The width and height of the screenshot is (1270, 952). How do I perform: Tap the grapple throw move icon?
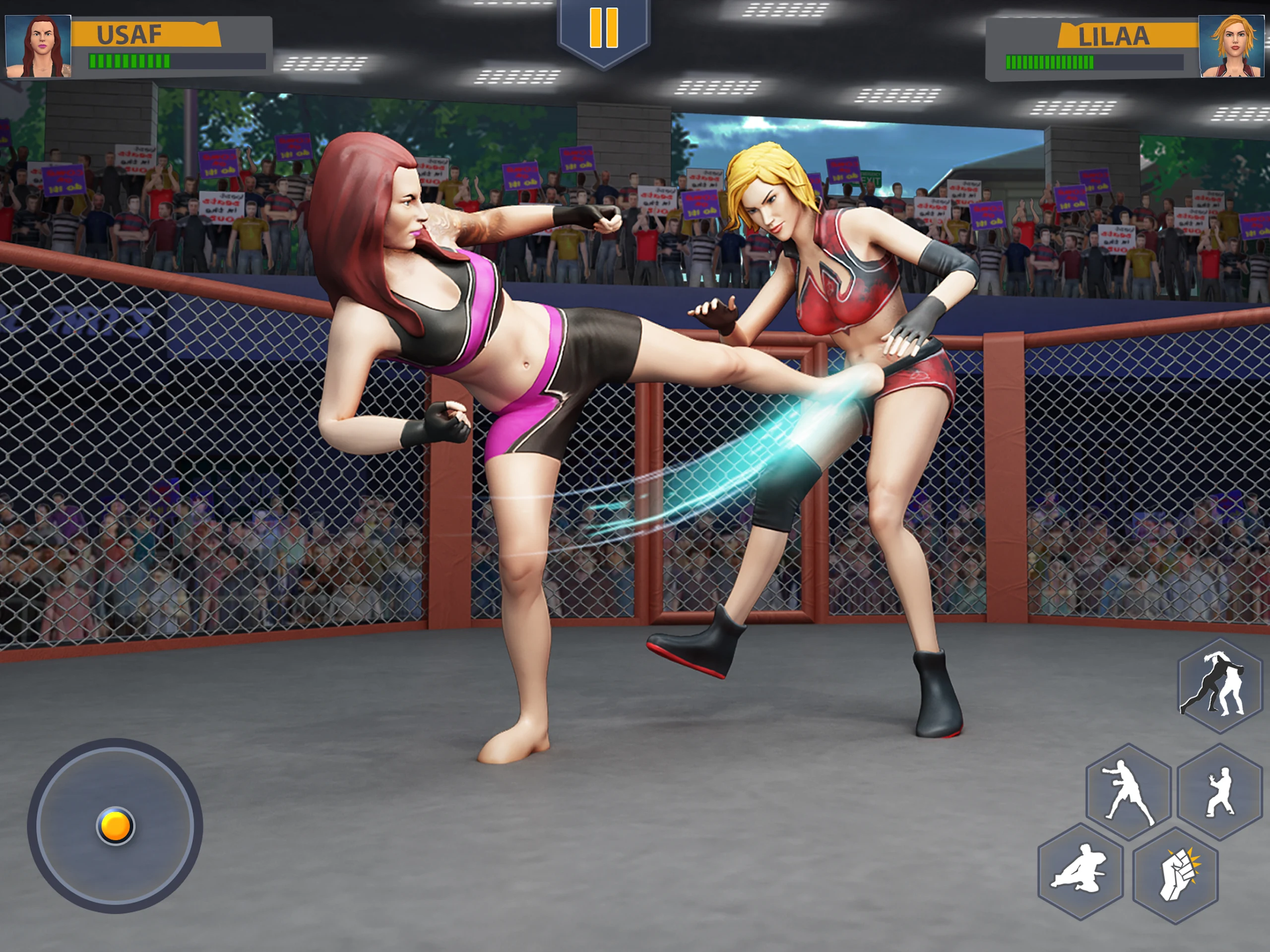click(x=1219, y=686)
